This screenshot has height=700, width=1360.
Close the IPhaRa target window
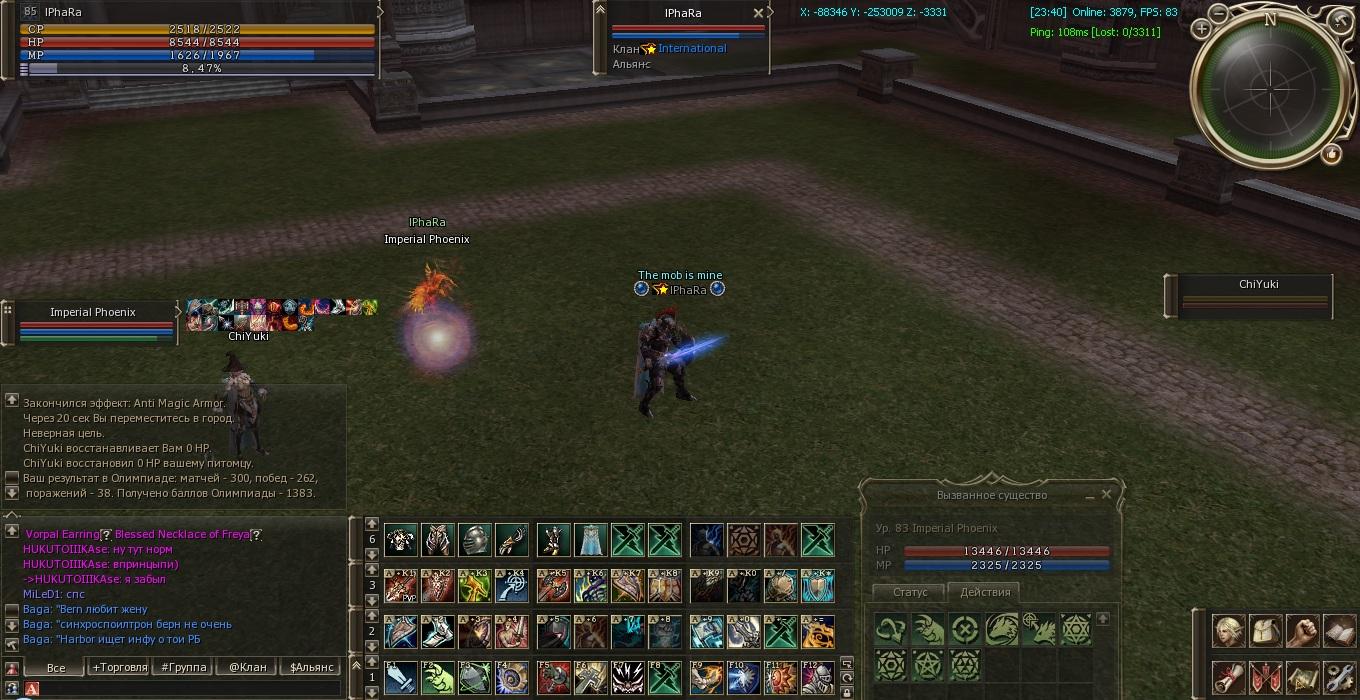point(758,13)
